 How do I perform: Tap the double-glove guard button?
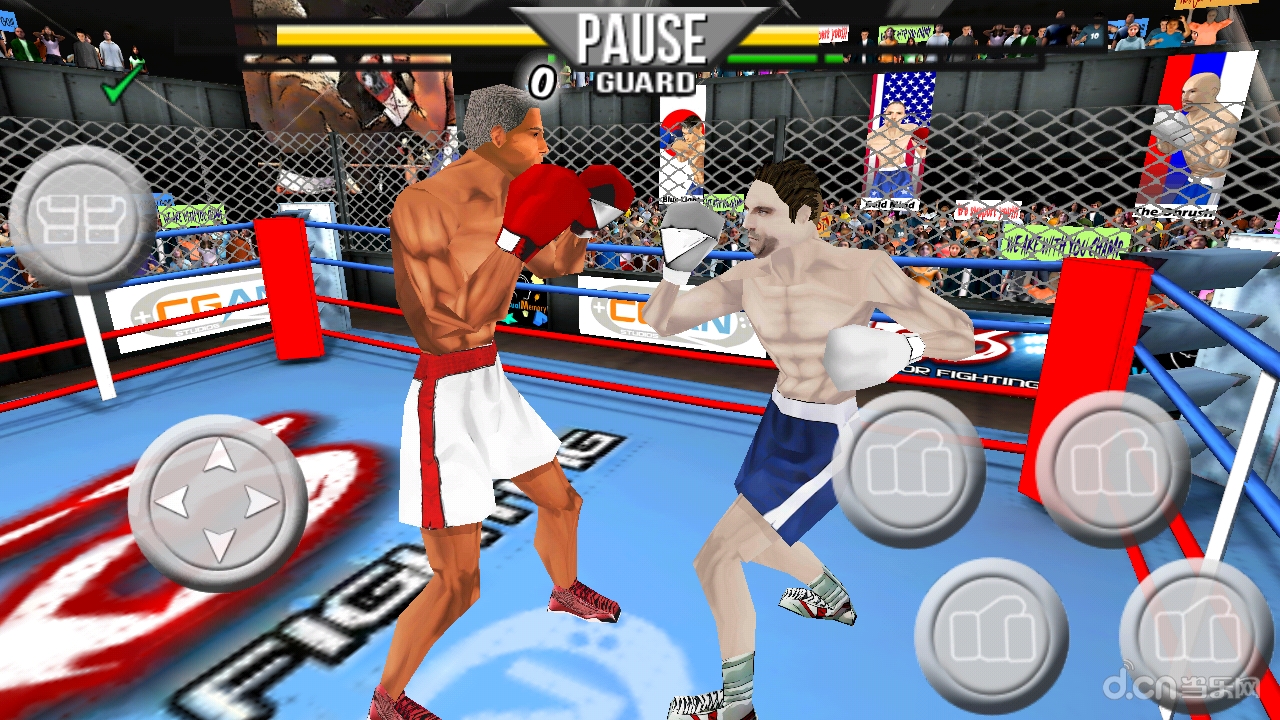pyautogui.click(x=83, y=217)
